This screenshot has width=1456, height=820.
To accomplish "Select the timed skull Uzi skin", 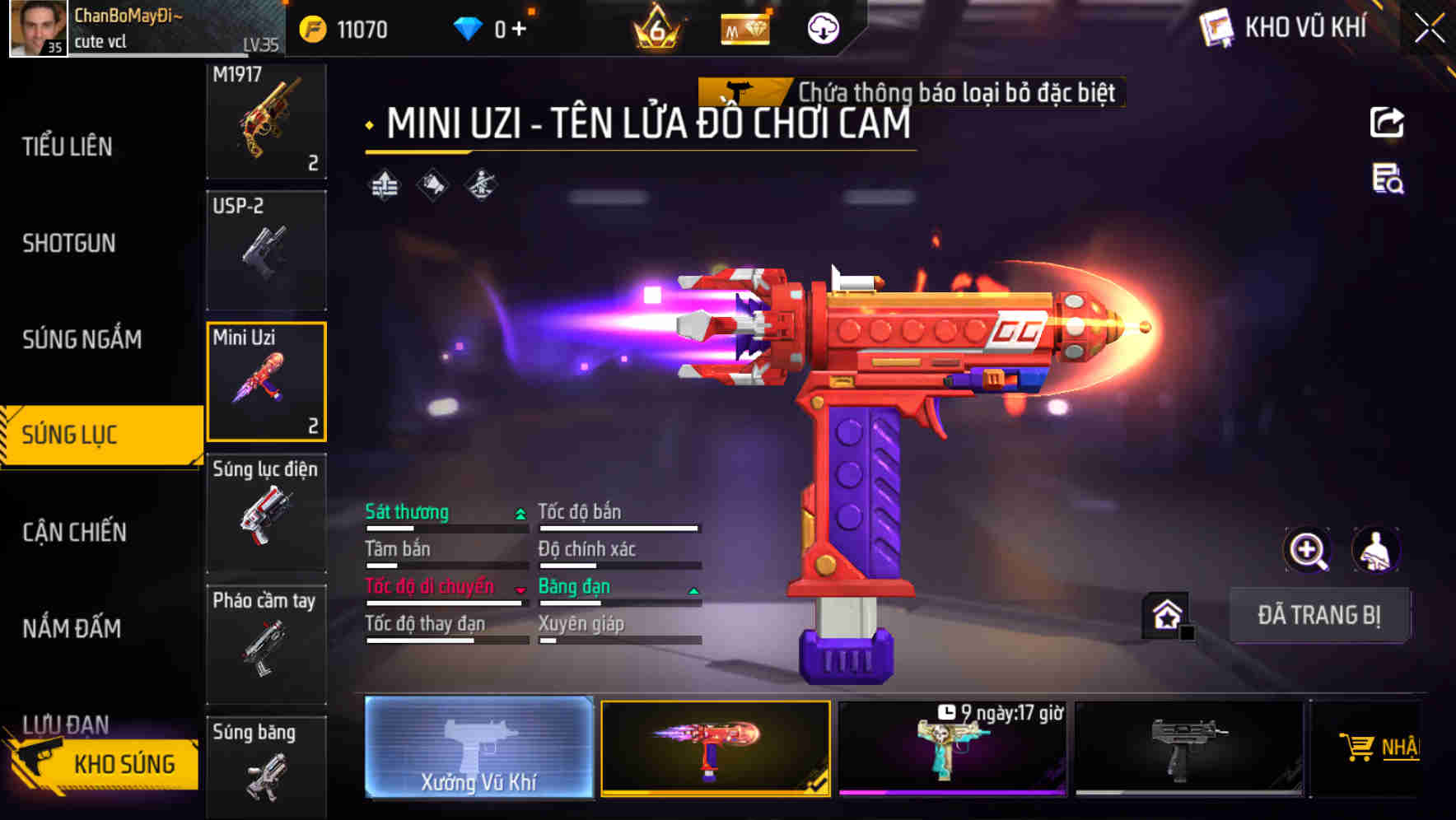I will click(x=952, y=749).
